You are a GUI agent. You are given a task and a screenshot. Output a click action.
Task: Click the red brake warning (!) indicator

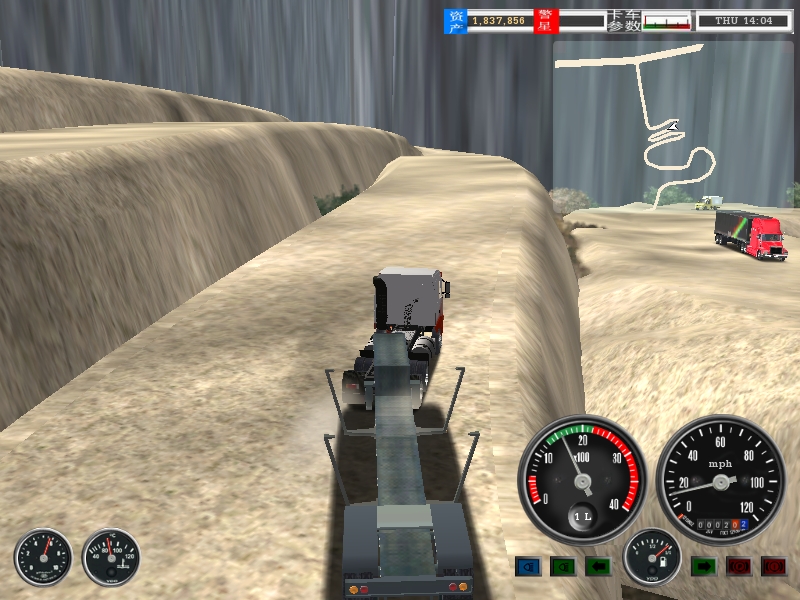pos(773,567)
